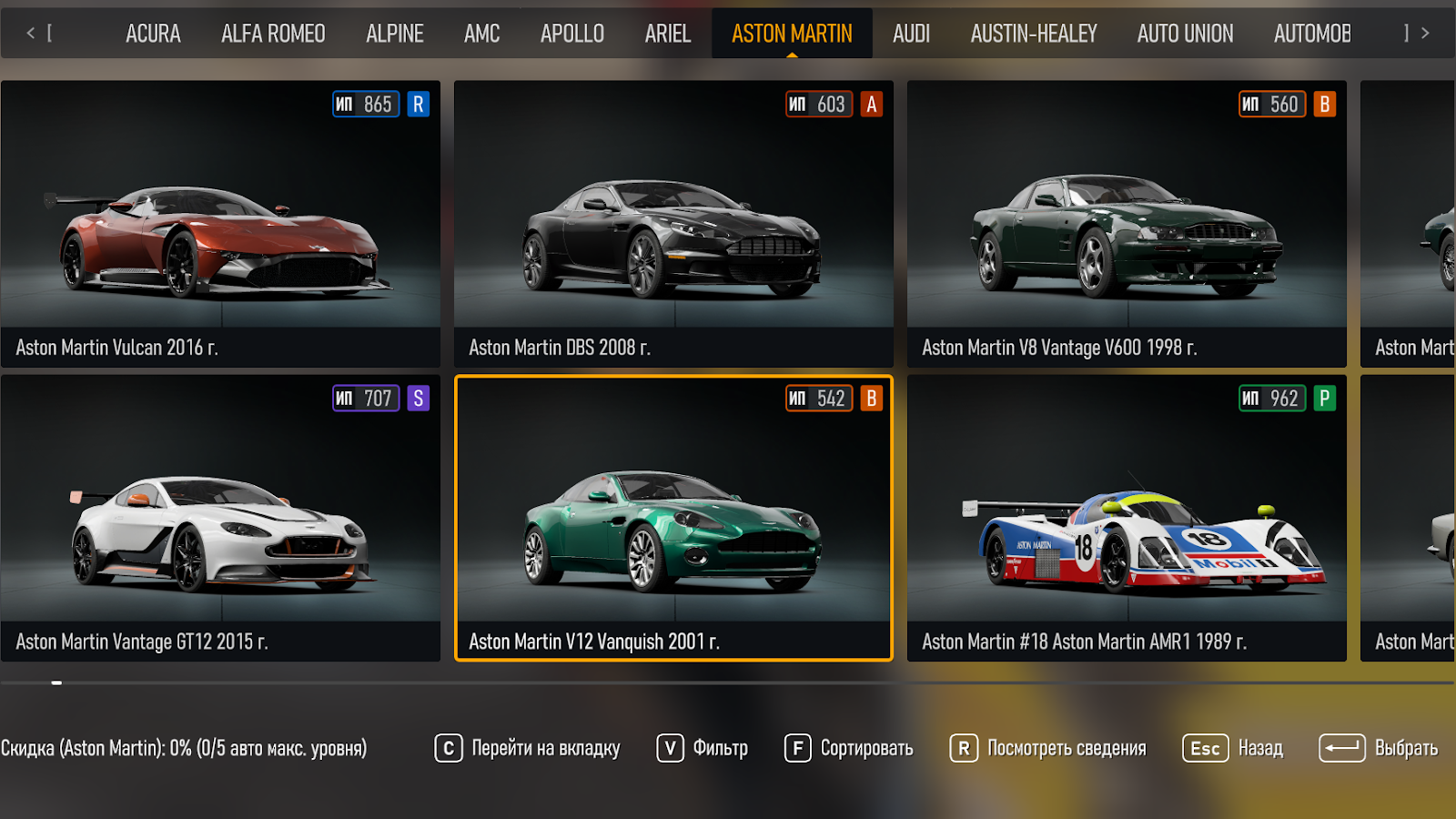Open the Фильтр option
The image size is (1456, 819).
pos(703,748)
